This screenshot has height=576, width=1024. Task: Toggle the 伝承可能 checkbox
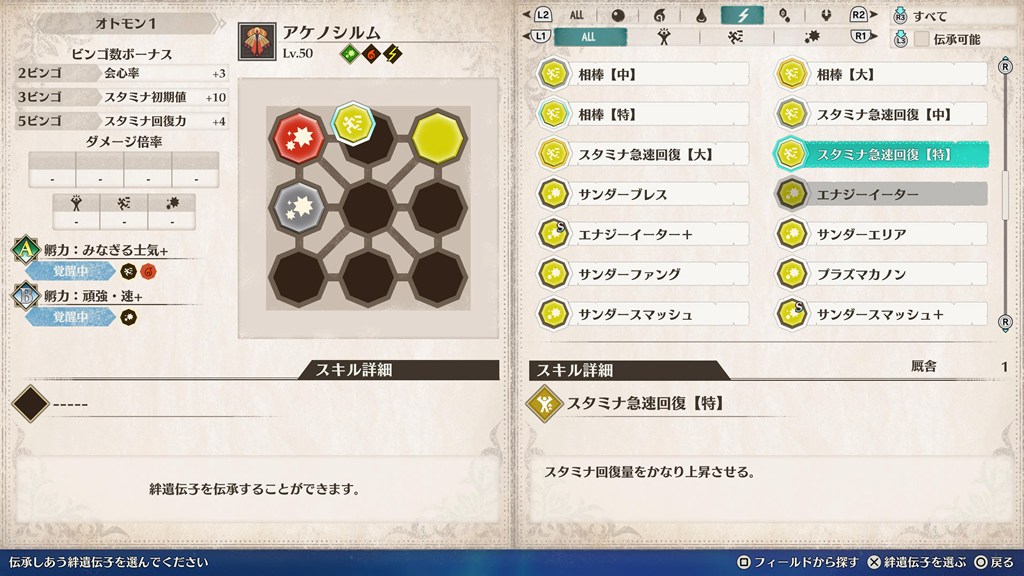click(x=921, y=38)
